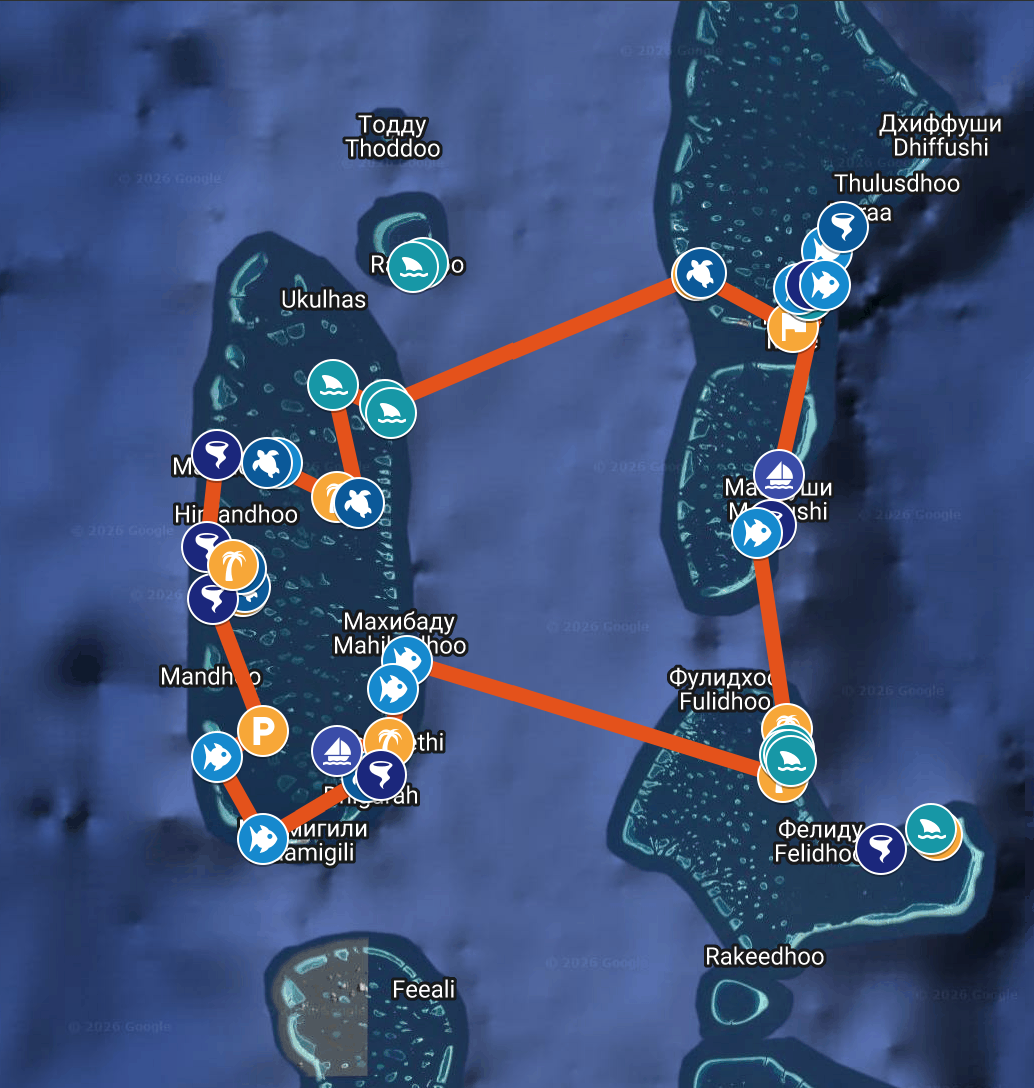
Task: Open the fish marker near Maafushi
Action: coord(757,533)
